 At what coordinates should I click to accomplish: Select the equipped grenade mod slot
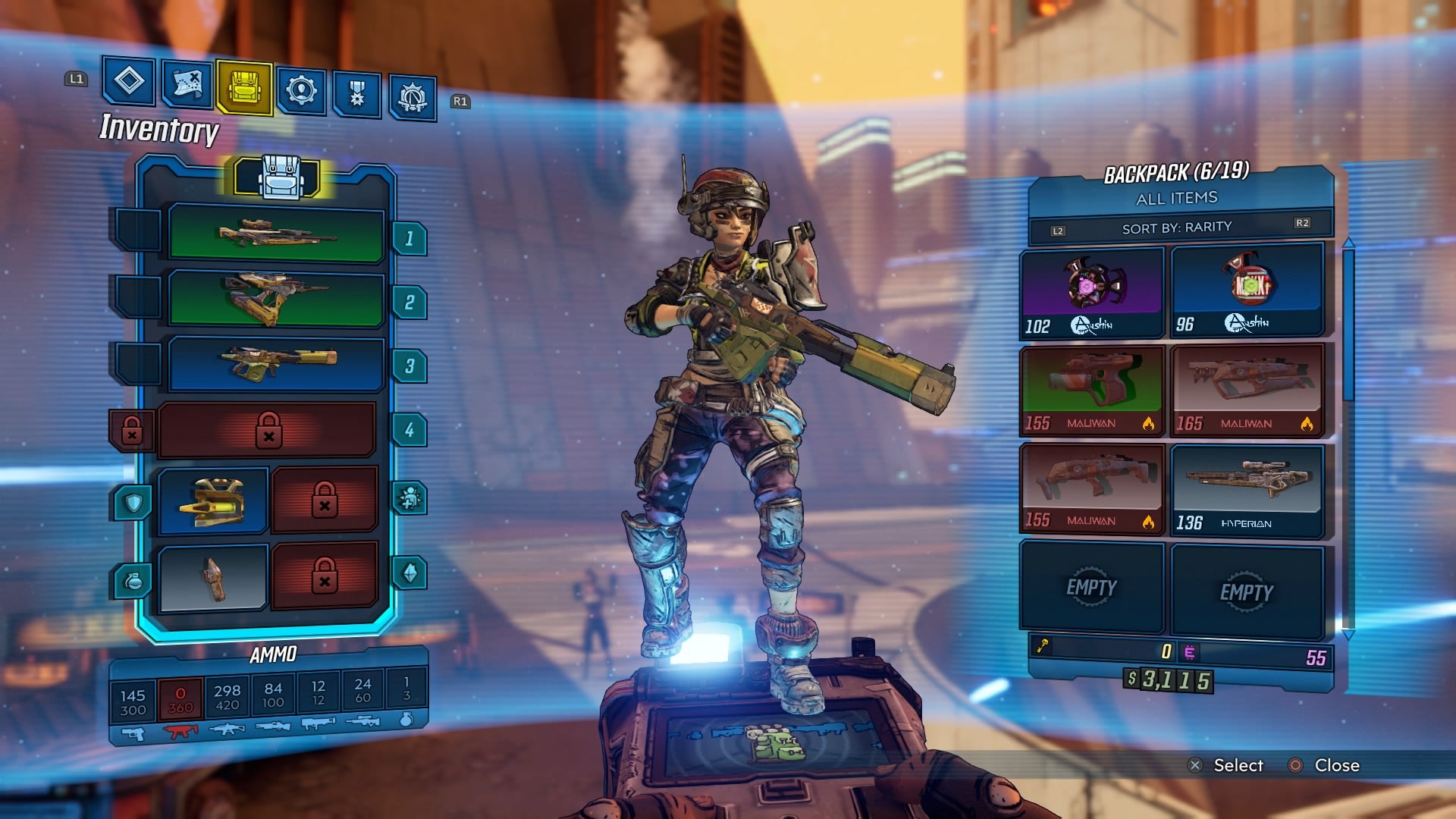tap(213, 578)
